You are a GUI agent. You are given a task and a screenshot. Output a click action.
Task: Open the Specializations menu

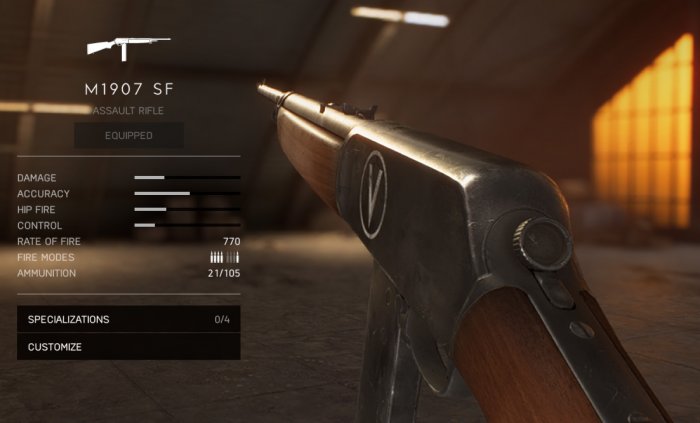128,319
